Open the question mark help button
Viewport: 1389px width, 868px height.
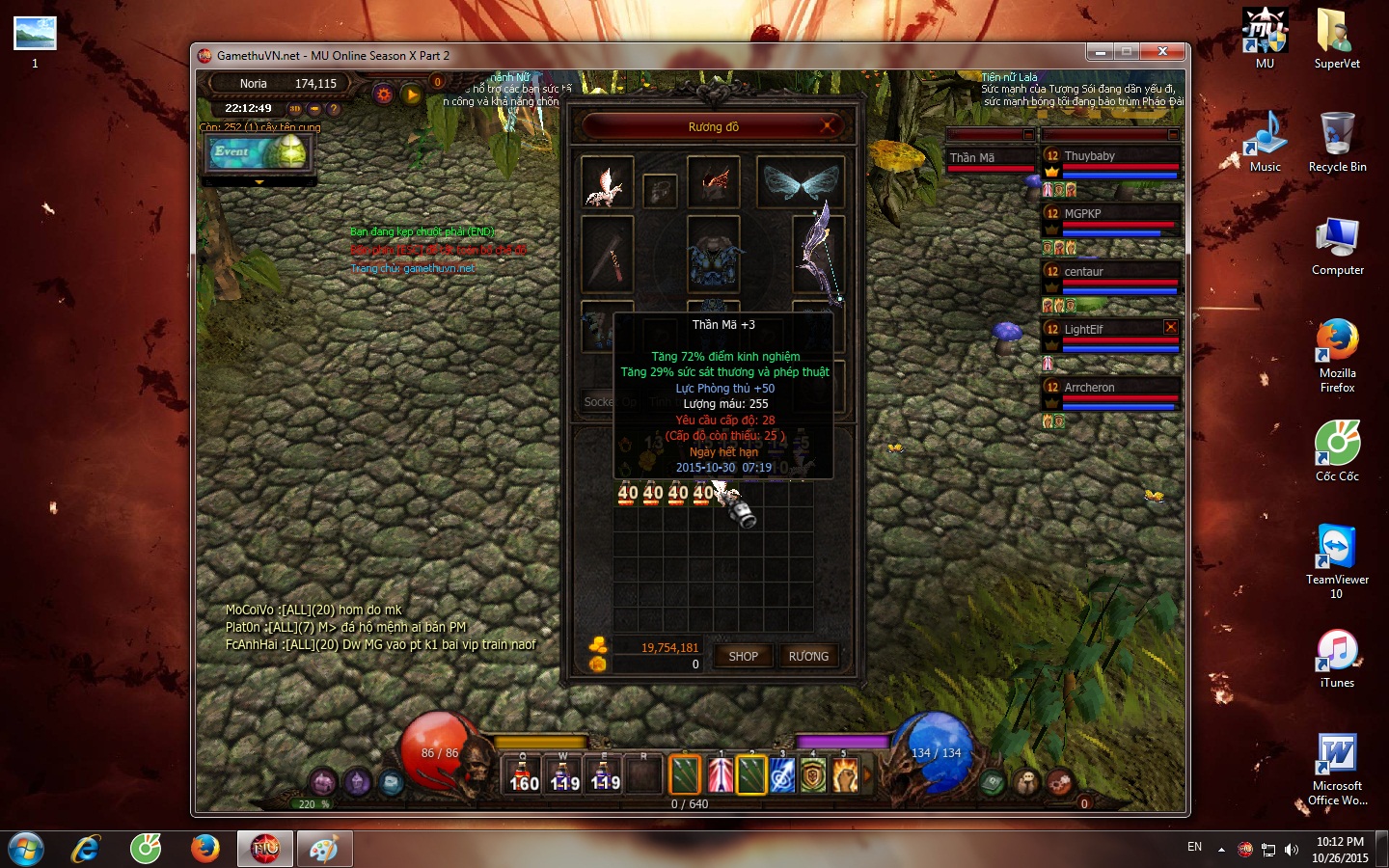(334, 109)
